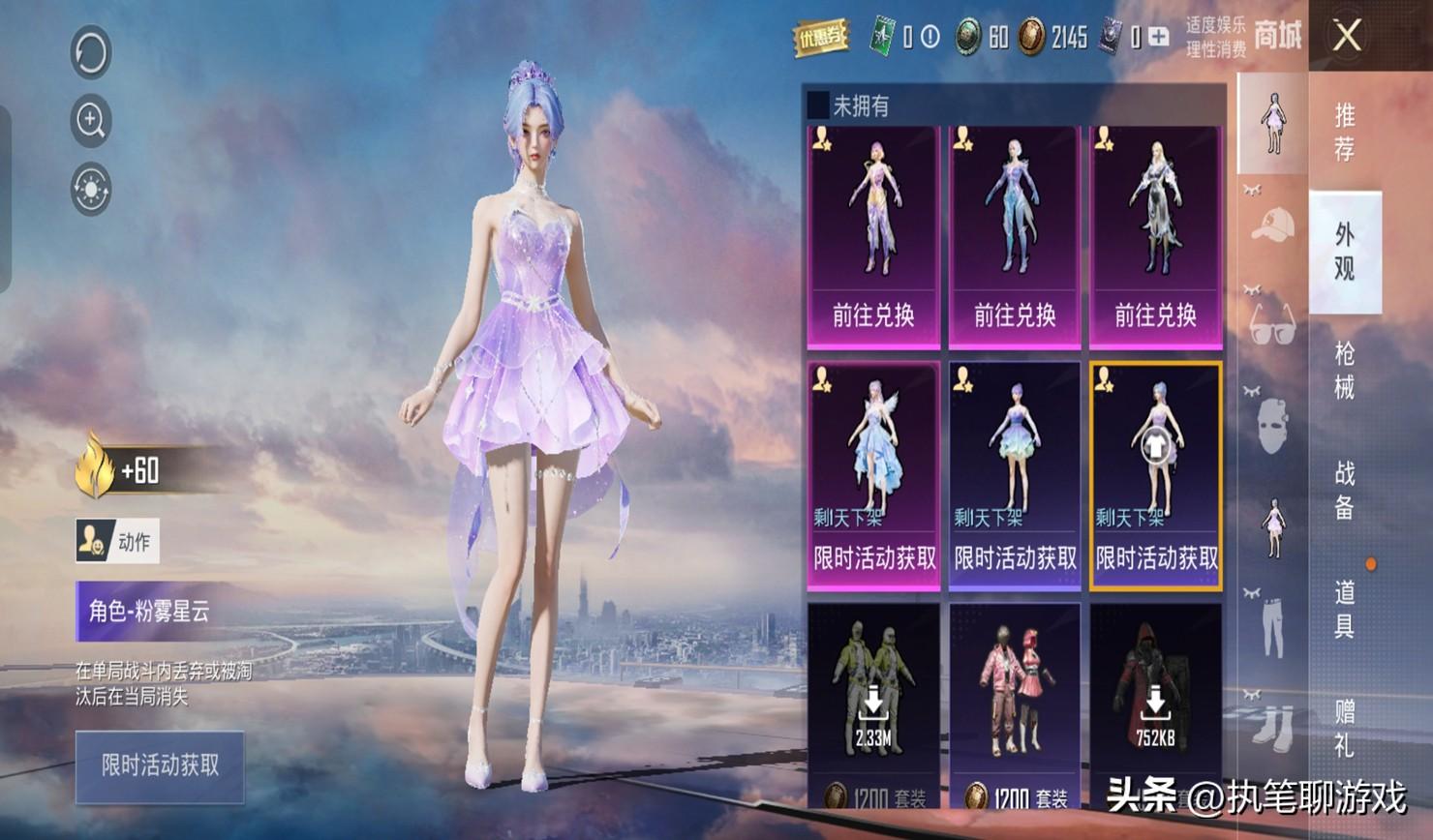Filter by the baseball cap category icon

point(1272,225)
